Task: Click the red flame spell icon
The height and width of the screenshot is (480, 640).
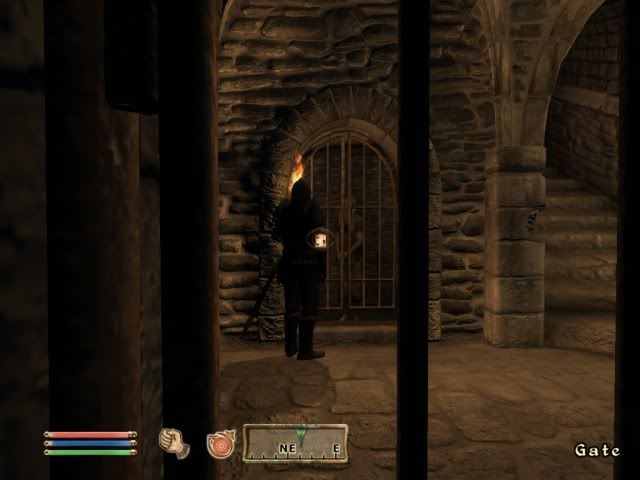Action: click(219, 443)
